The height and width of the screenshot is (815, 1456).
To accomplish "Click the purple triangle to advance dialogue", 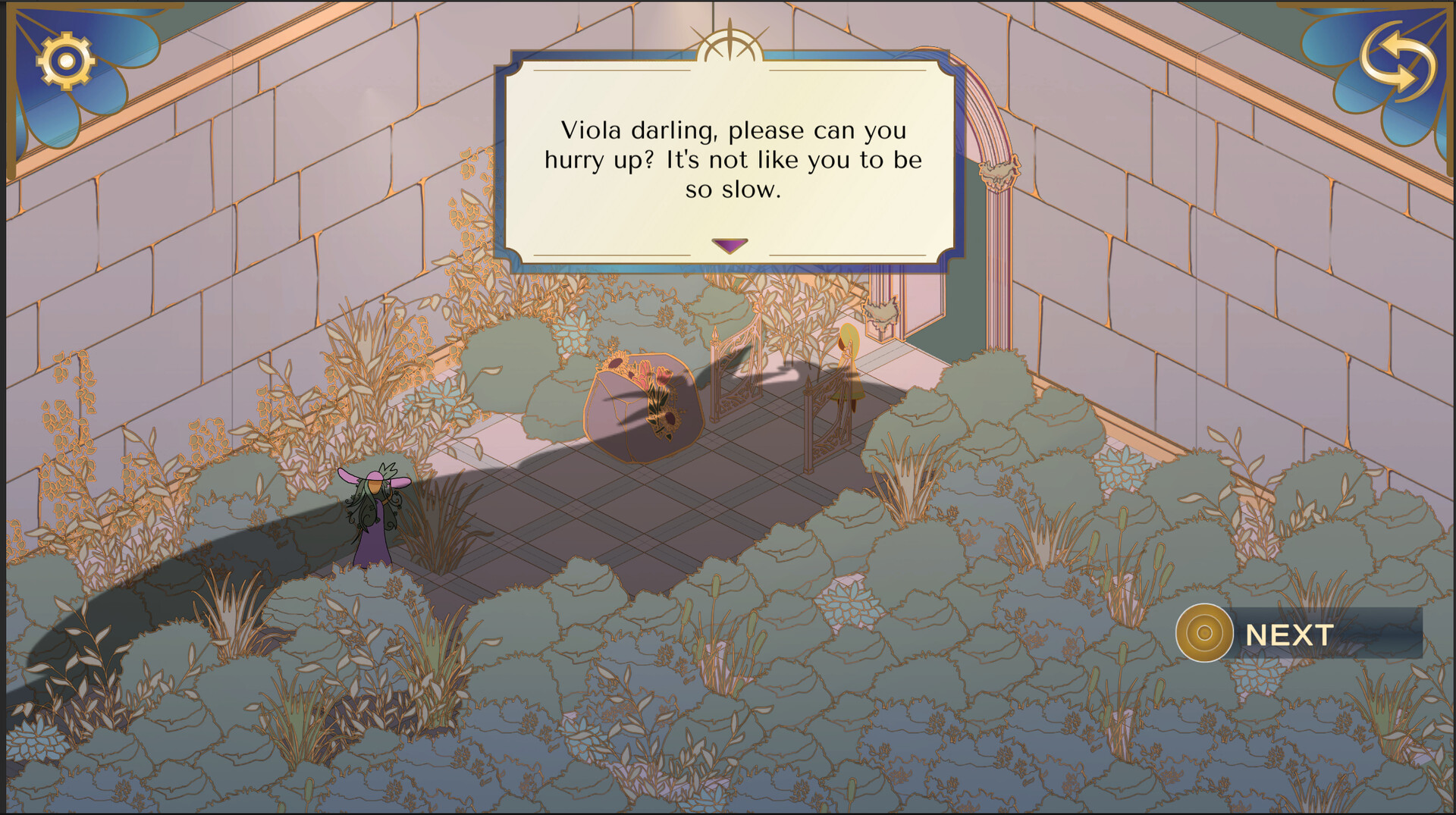I will click(729, 245).
